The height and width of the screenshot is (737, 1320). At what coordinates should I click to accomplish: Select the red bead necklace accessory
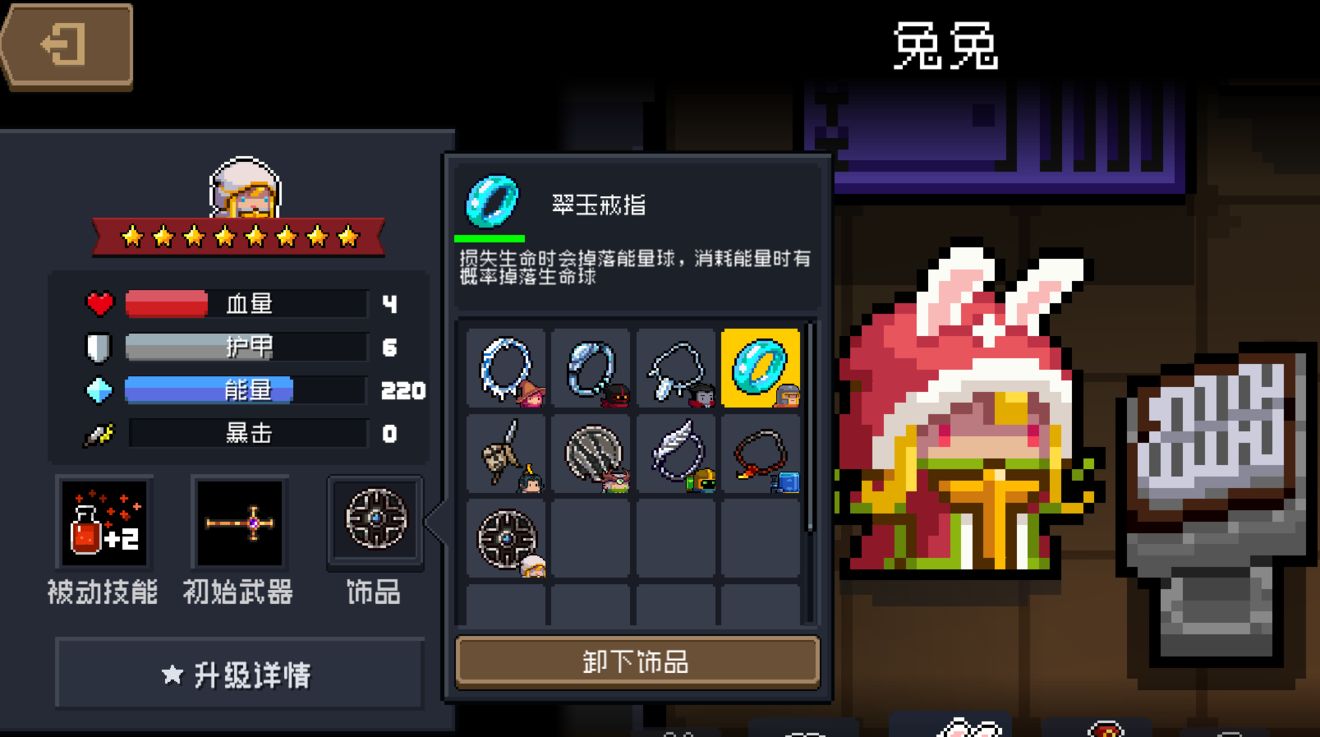[761, 456]
